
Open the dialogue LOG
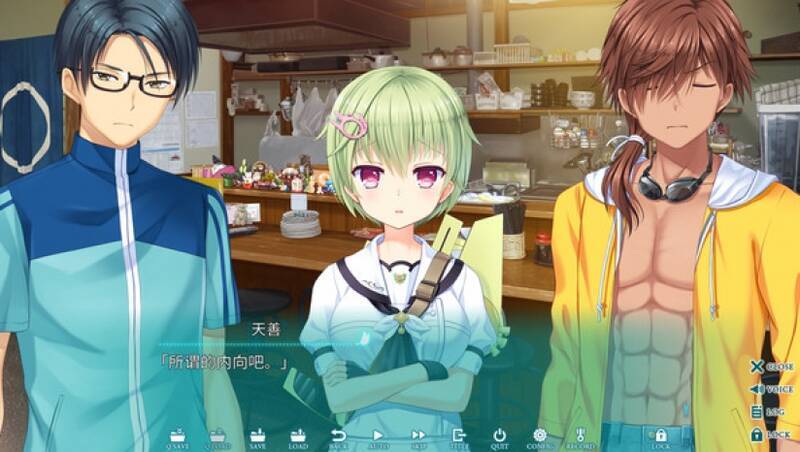tap(771, 412)
